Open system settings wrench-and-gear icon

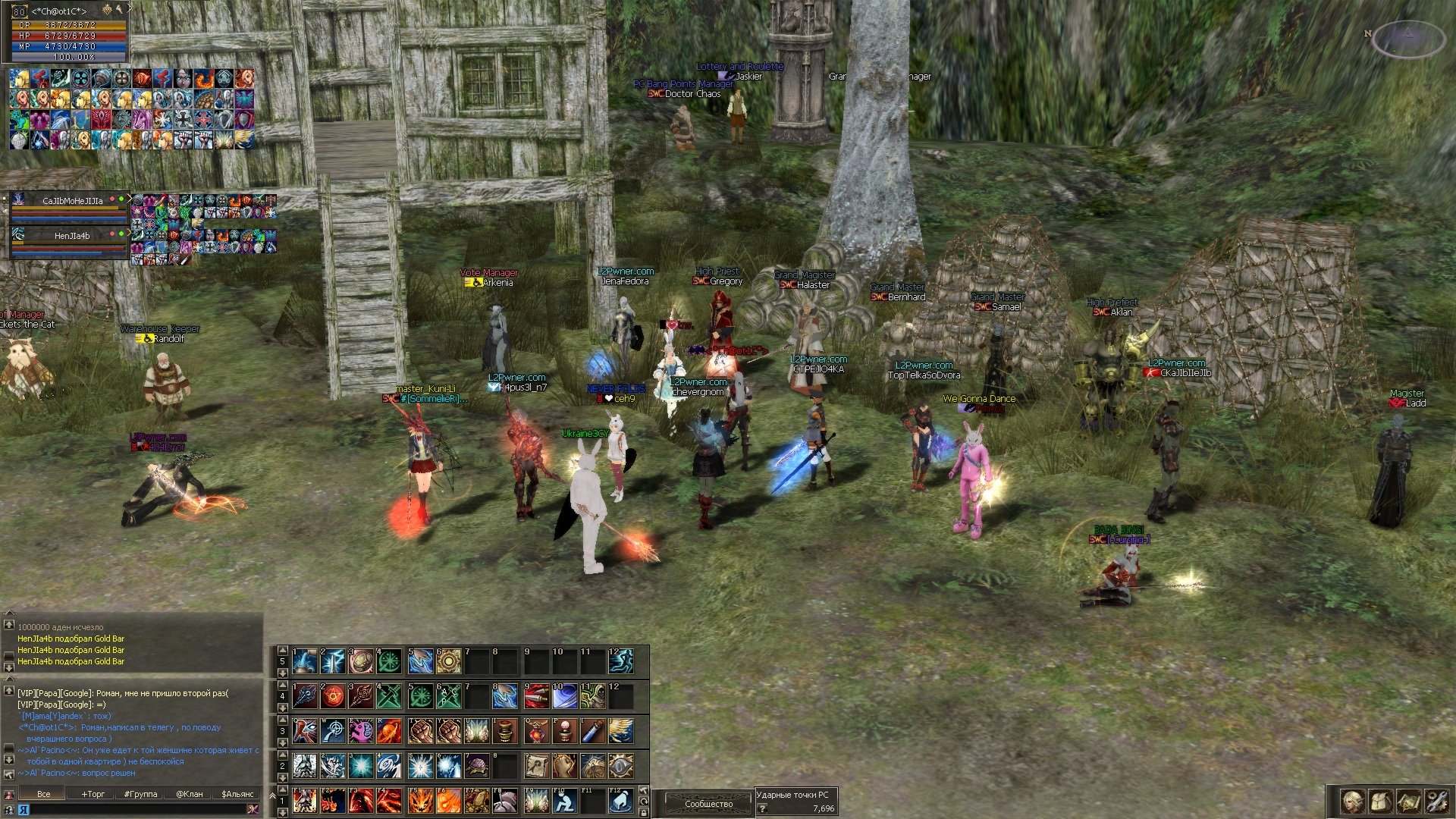1436,801
